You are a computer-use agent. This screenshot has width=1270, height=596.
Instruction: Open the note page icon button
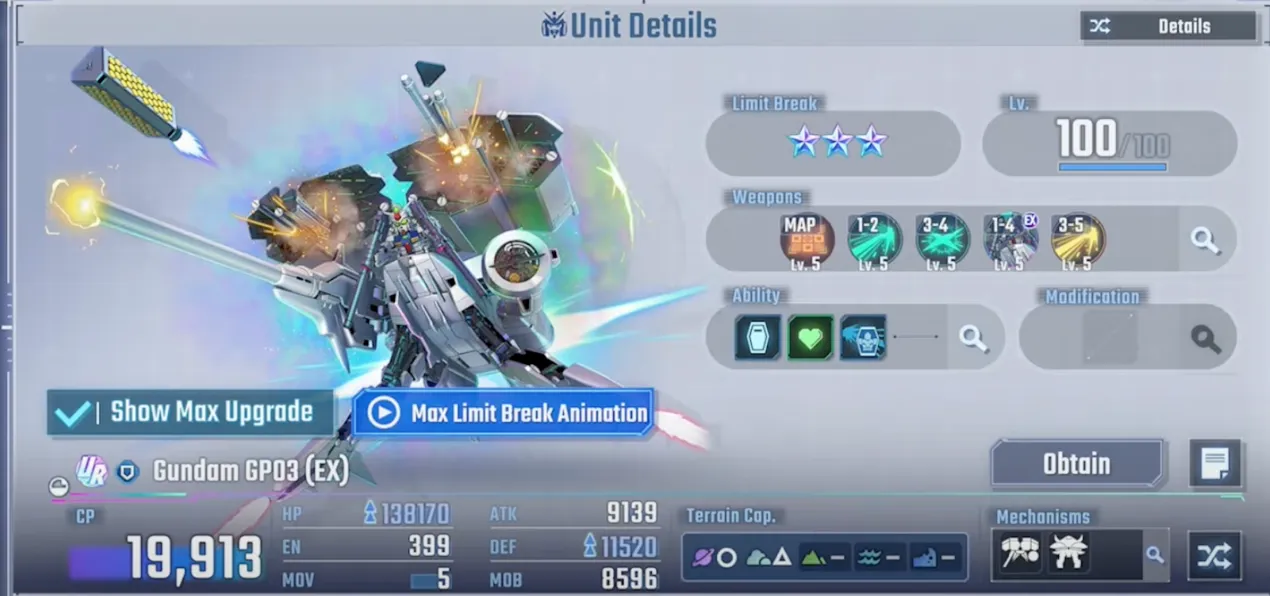click(1215, 464)
